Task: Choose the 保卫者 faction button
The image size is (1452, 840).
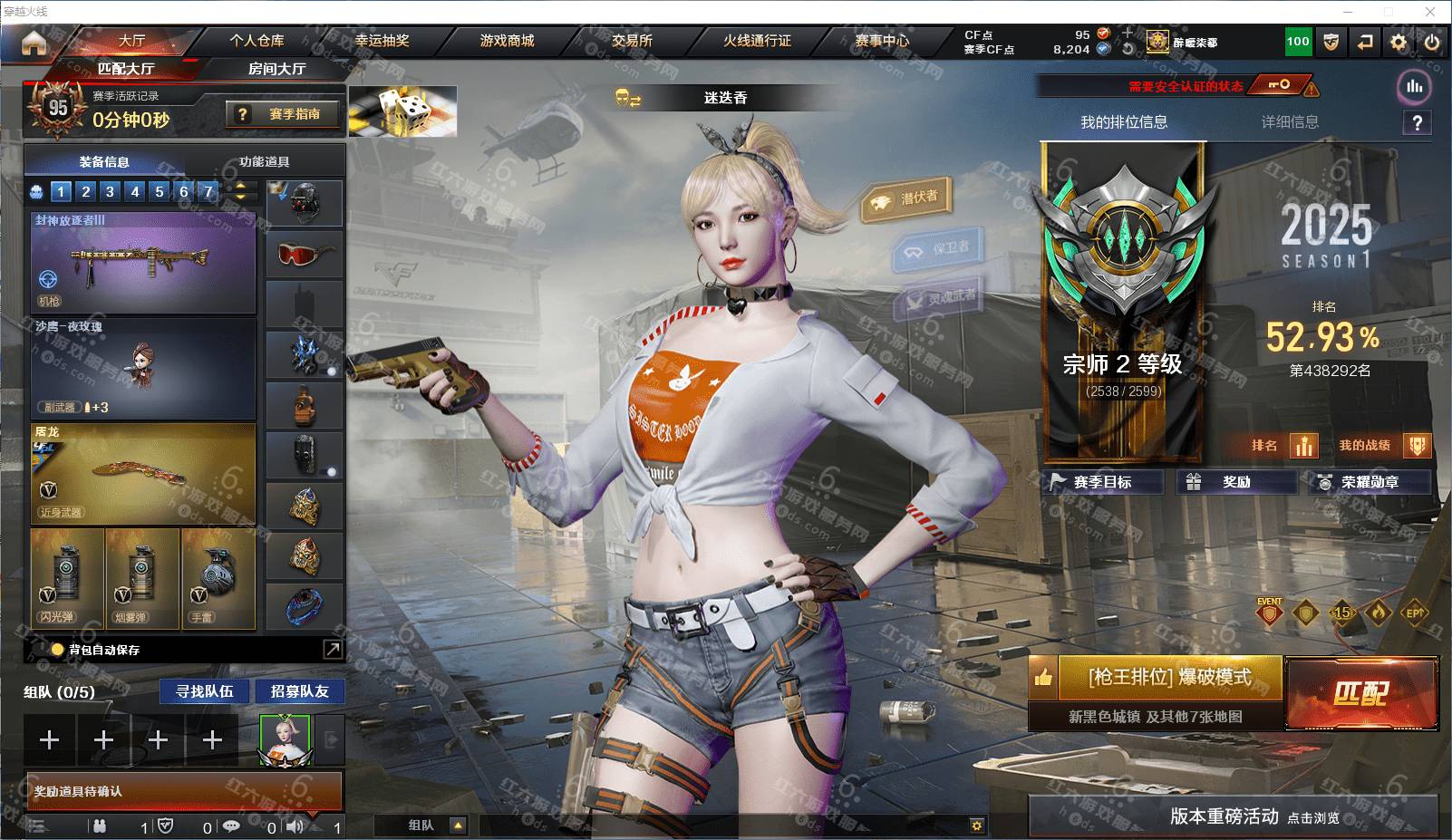Action: (940, 247)
